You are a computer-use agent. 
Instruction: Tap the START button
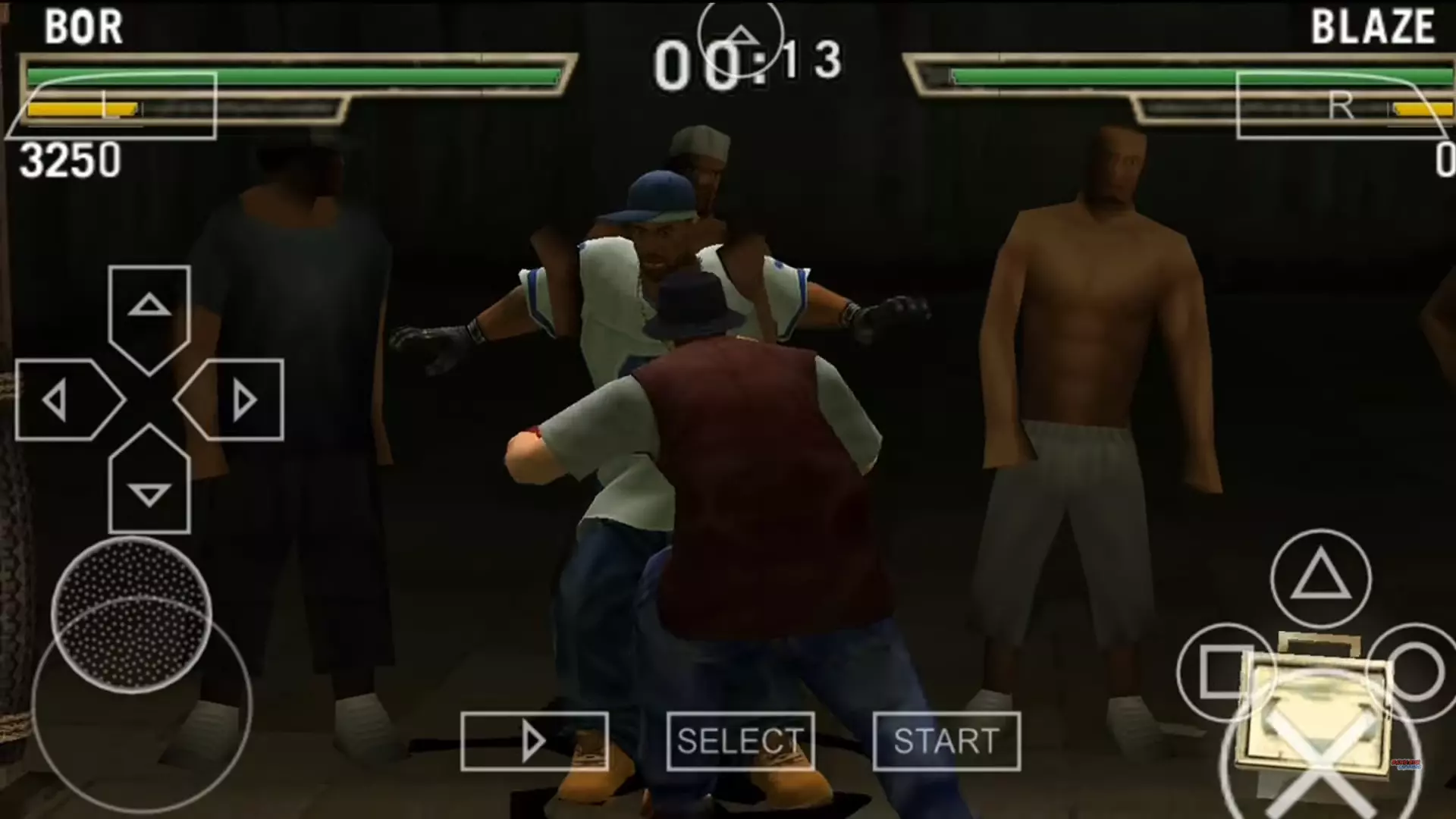point(946,741)
